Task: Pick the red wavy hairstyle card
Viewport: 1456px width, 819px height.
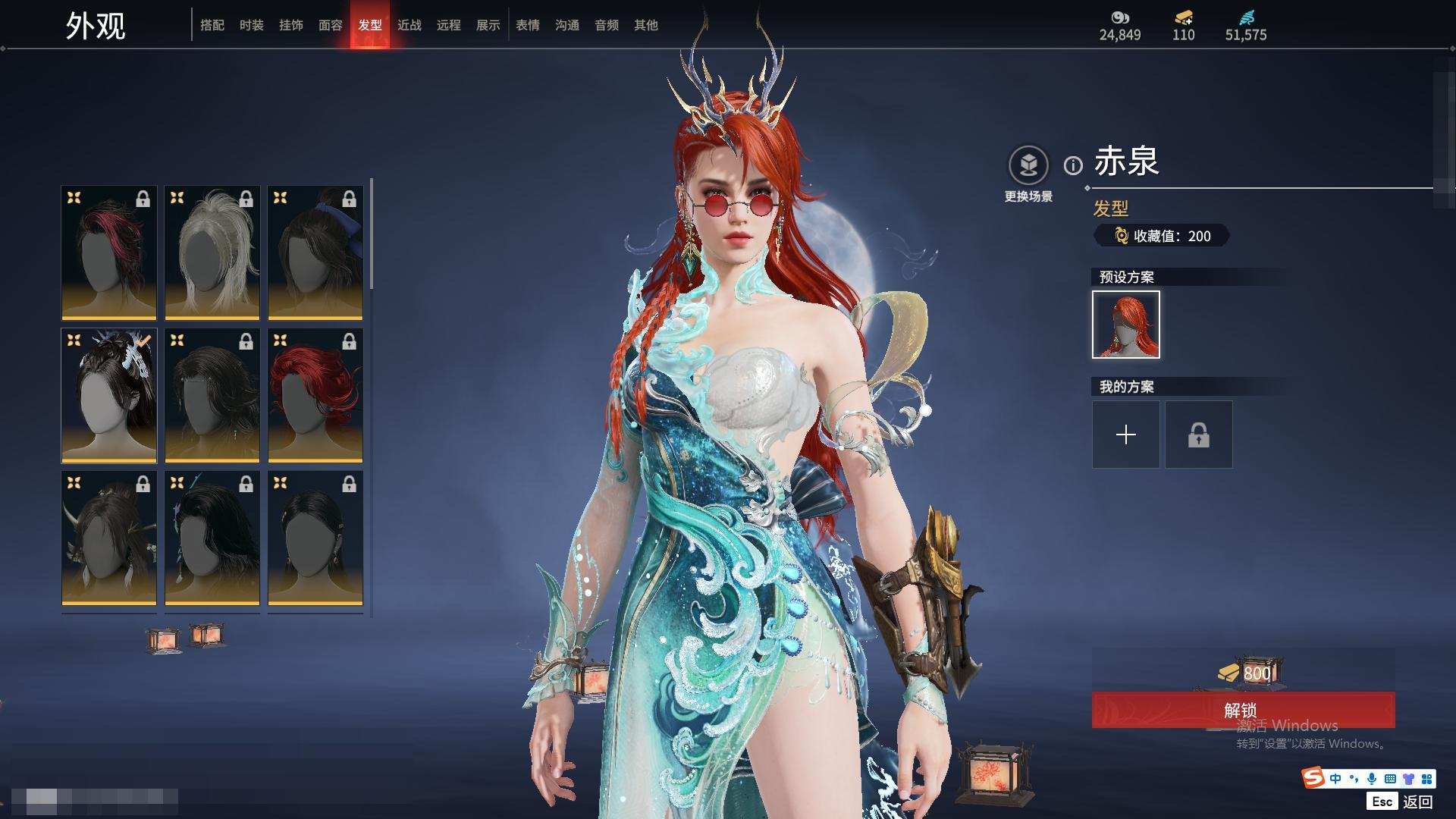Action: [x=315, y=395]
